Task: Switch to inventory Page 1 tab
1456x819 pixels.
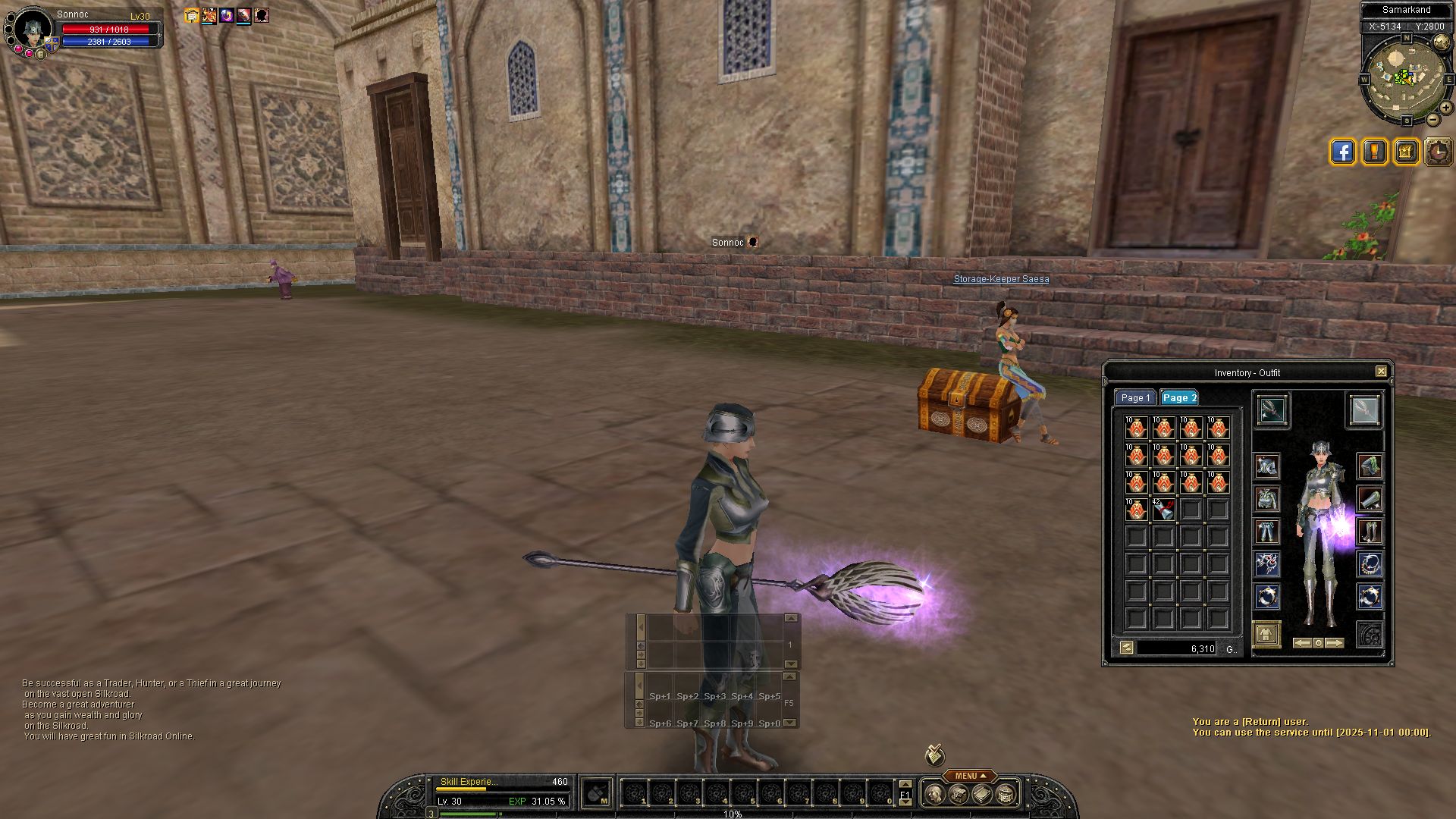Action: (1135, 398)
